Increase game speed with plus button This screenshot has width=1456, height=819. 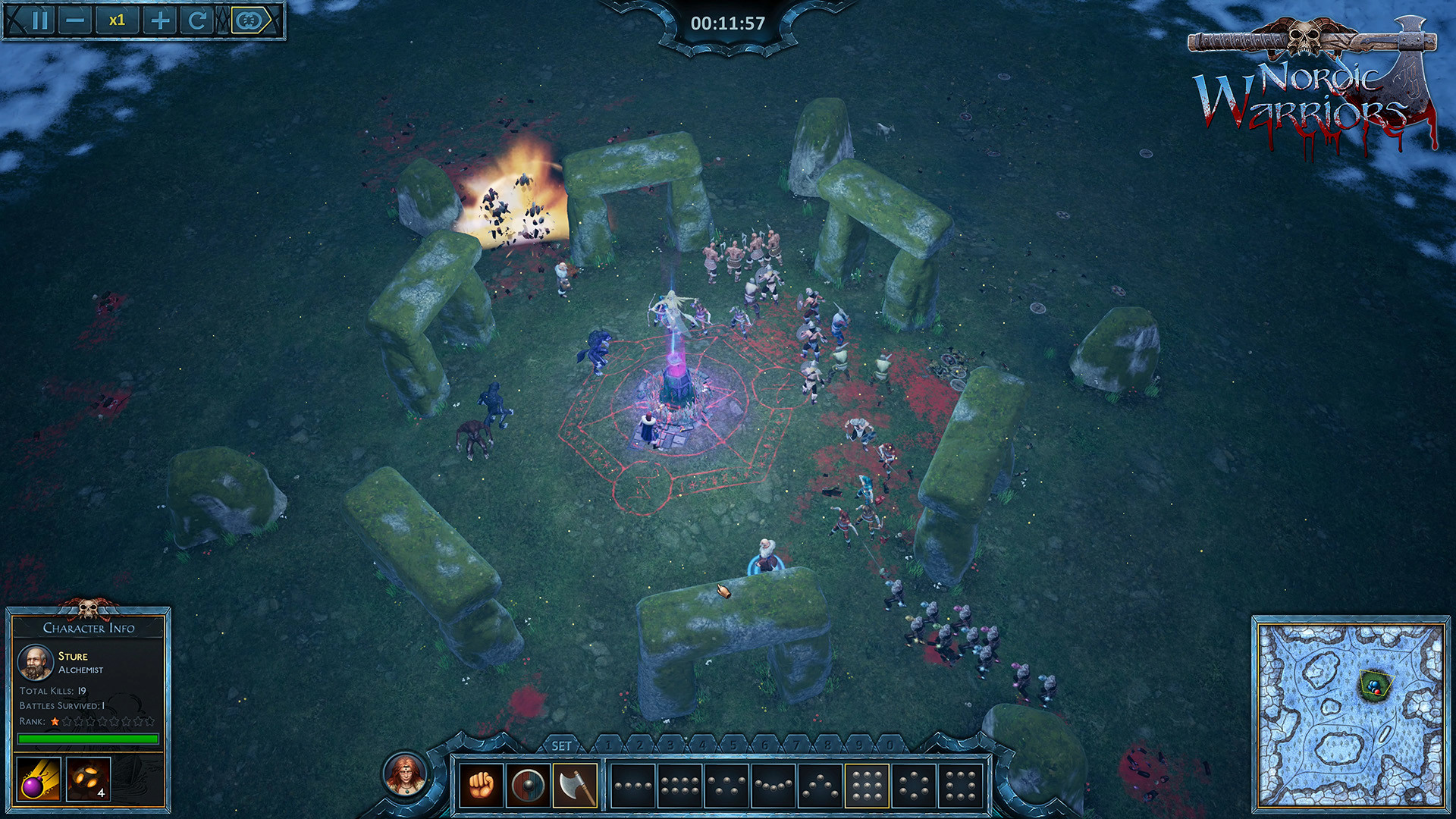pos(160,20)
